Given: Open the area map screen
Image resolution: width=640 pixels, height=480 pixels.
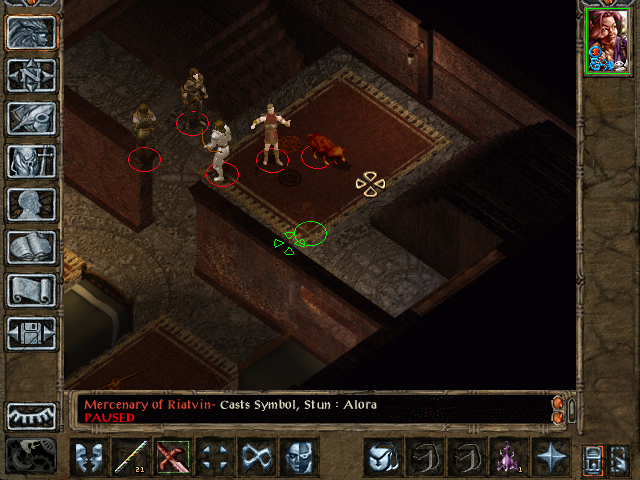Looking at the screenshot, I should [32, 75].
